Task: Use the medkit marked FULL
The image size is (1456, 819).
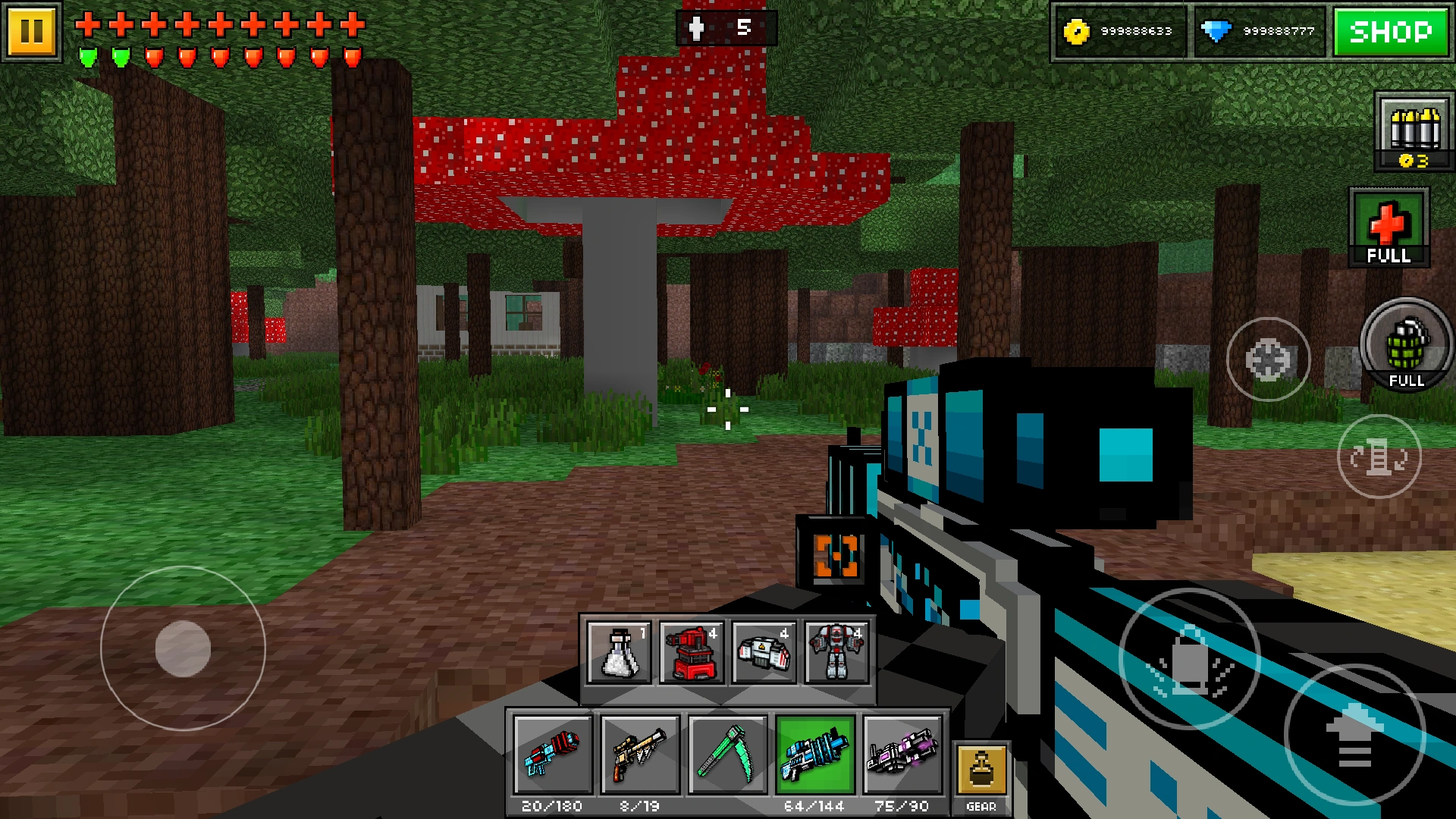Action: (x=1388, y=227)
